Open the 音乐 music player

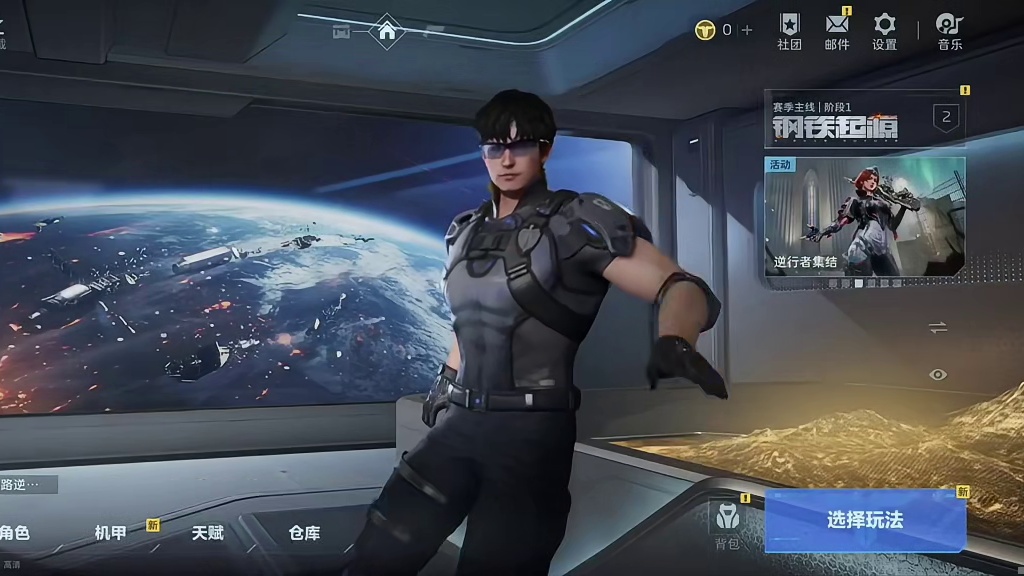[x=949, y=31]
